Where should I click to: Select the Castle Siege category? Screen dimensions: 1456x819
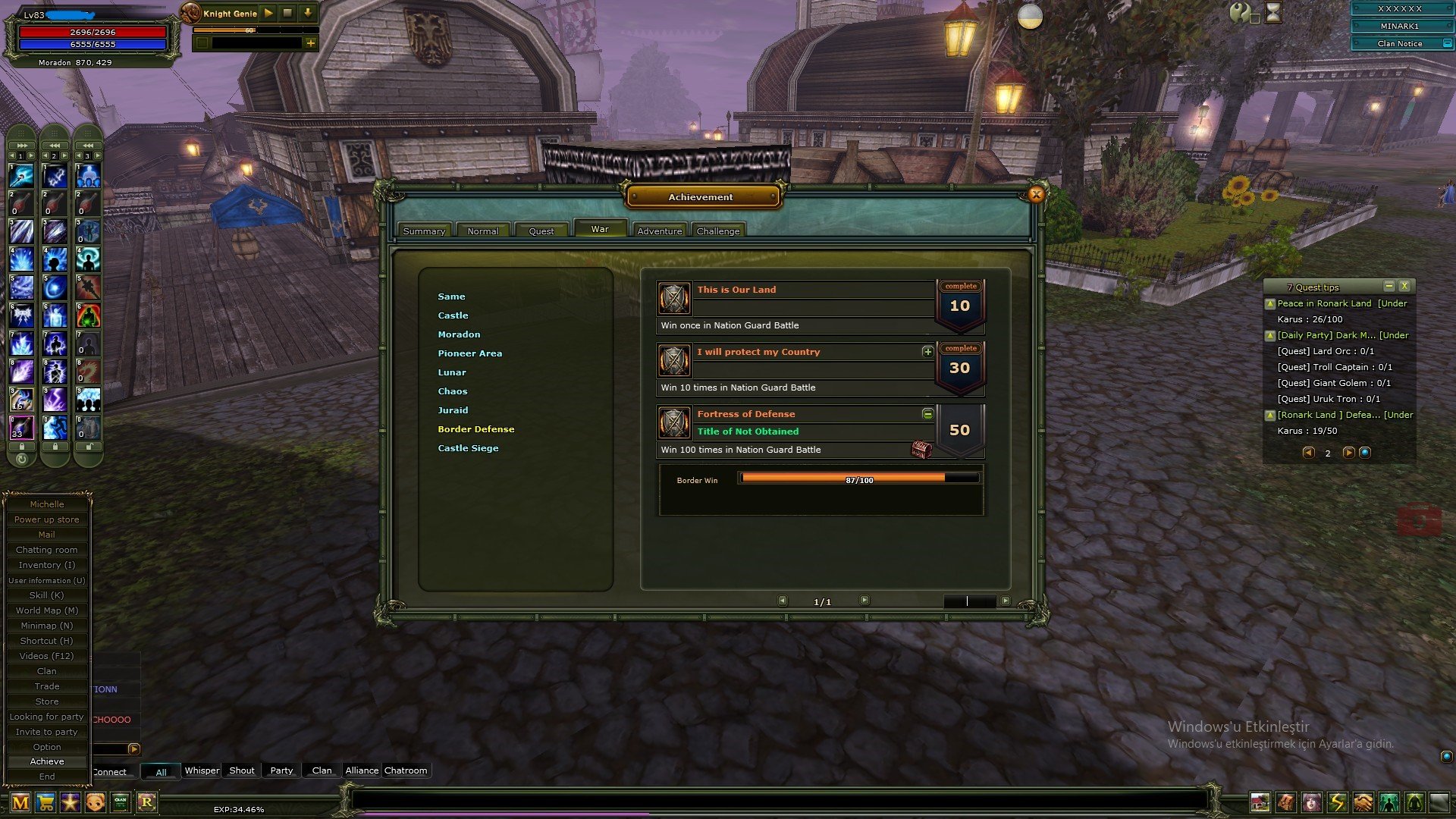tap(468, 447)
